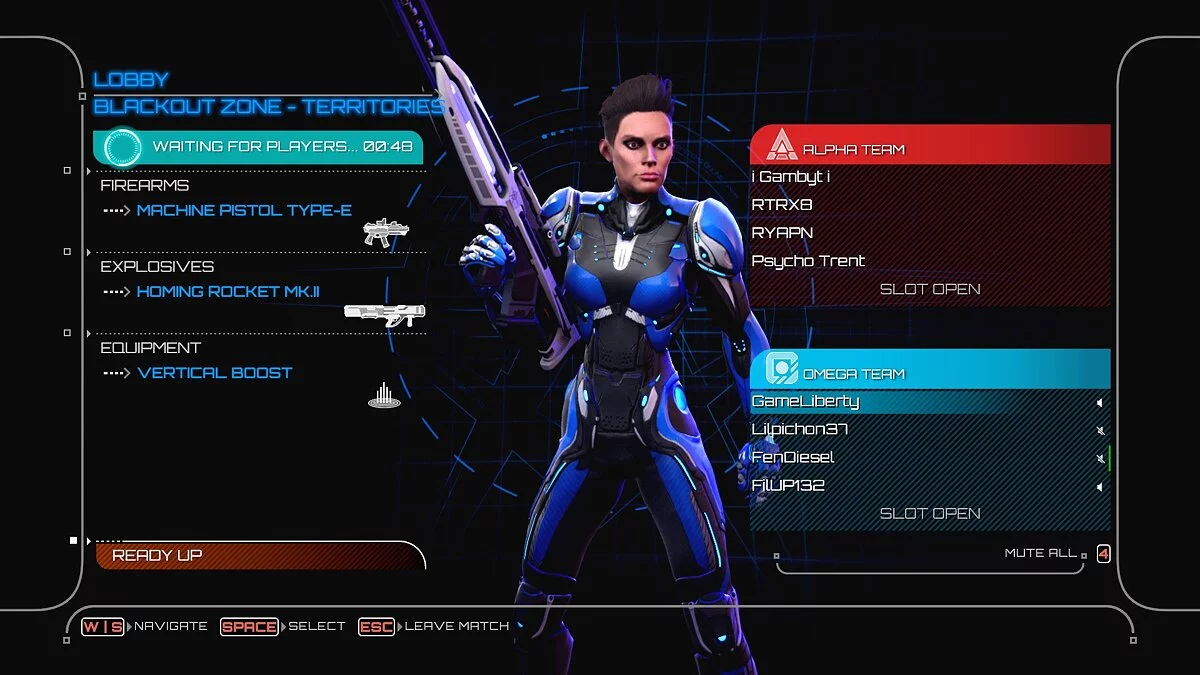
Task: Select the Vertical Boost equipment
Action: [x=215, y=373]
